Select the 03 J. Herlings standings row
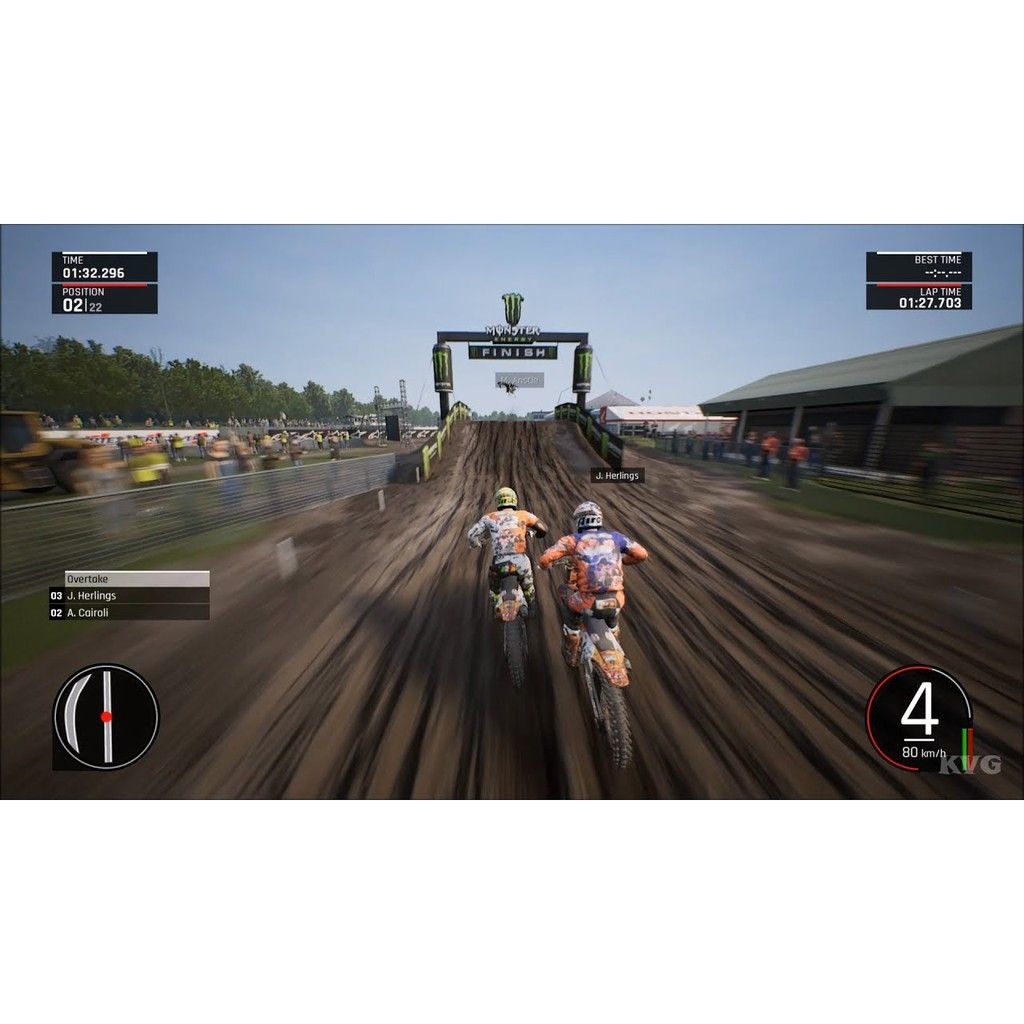This screenshot has width=1024, height=1024. pyautogui.click(x=130, y=596)
